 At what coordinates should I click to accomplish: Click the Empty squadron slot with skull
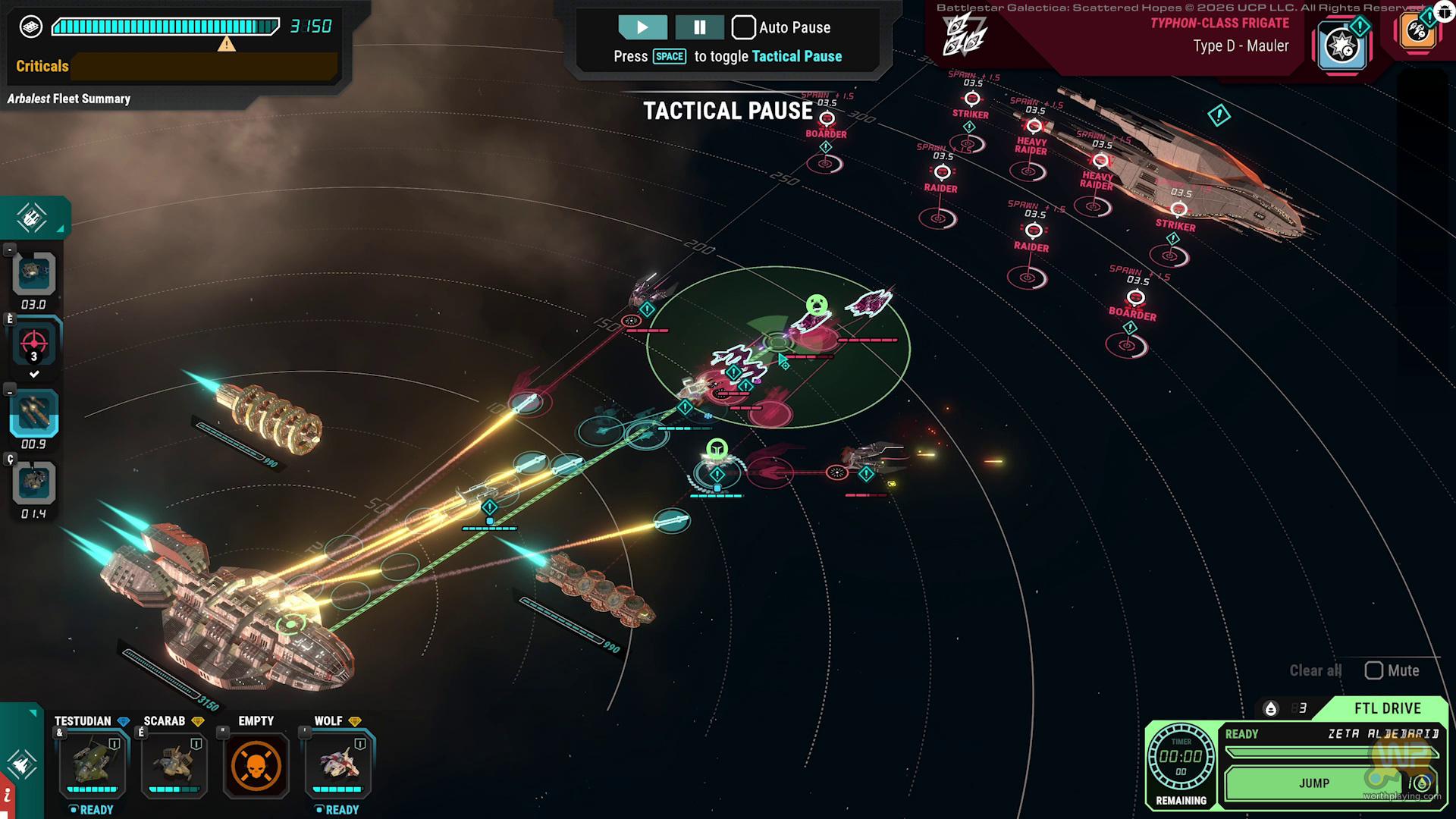(256, 764)
